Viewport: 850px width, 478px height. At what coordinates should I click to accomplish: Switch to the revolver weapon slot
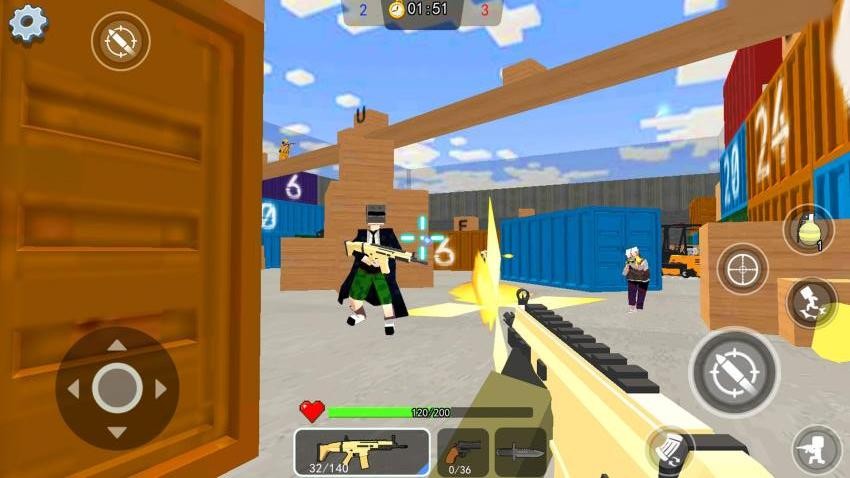tap(463, 452)
